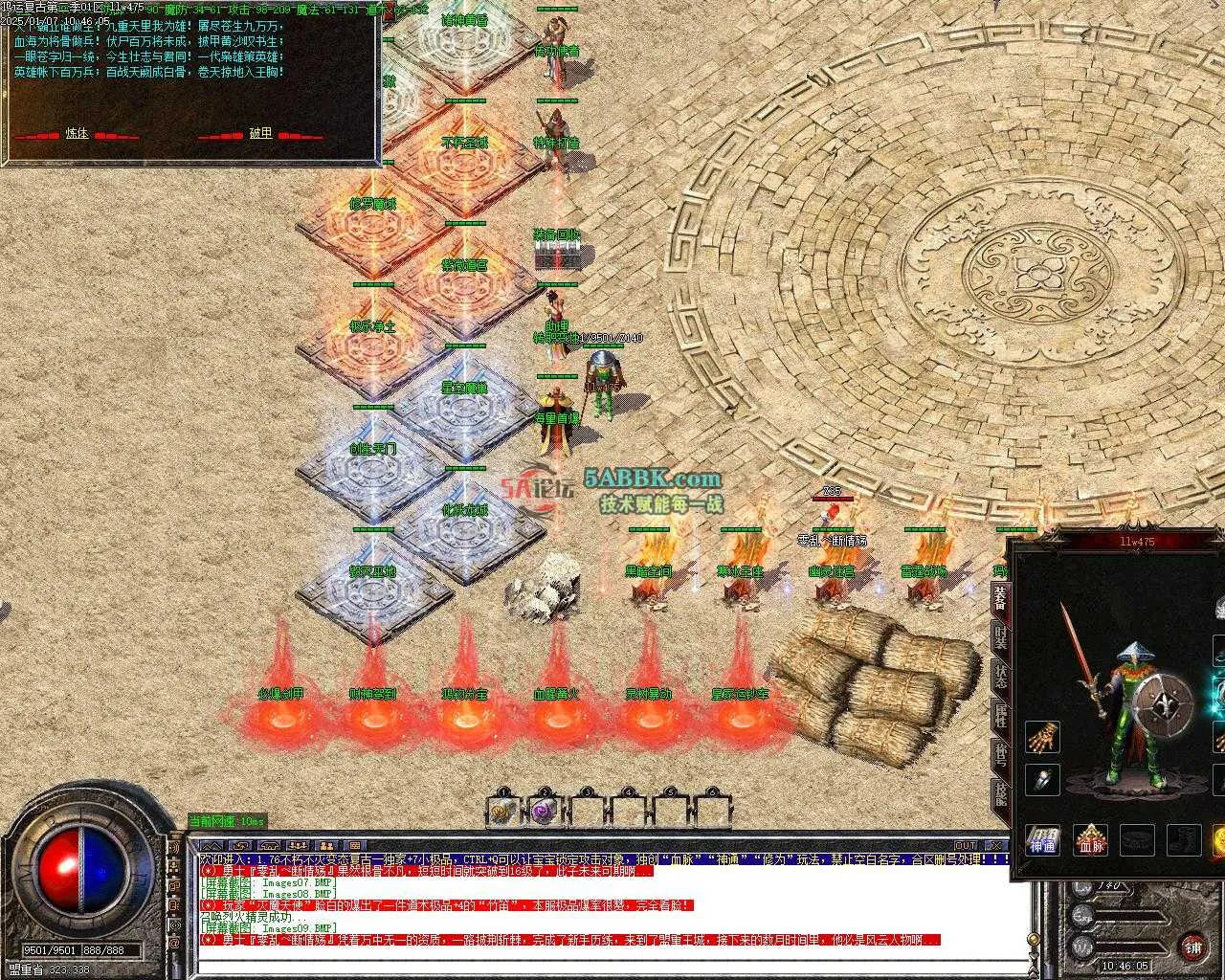1225x980 pixels.
Task: Select the golden gauntlet equipment slot
Action: [1042, 738]
